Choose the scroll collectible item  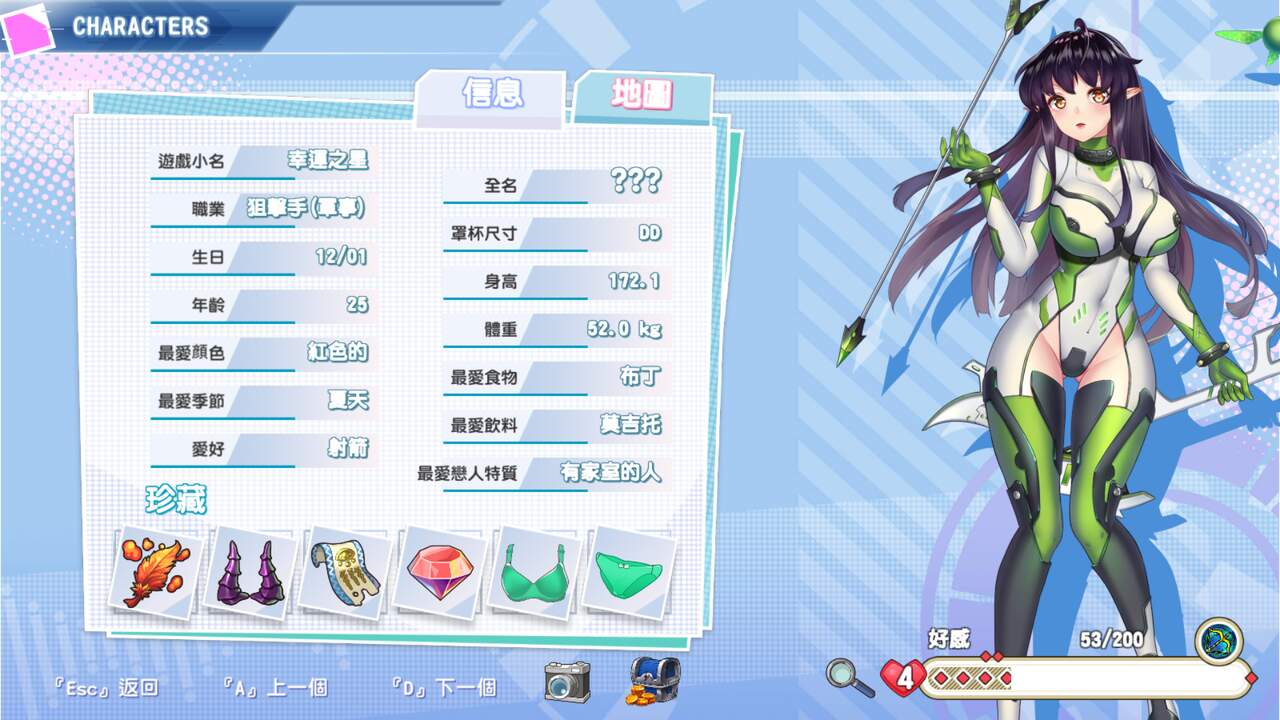346,573
